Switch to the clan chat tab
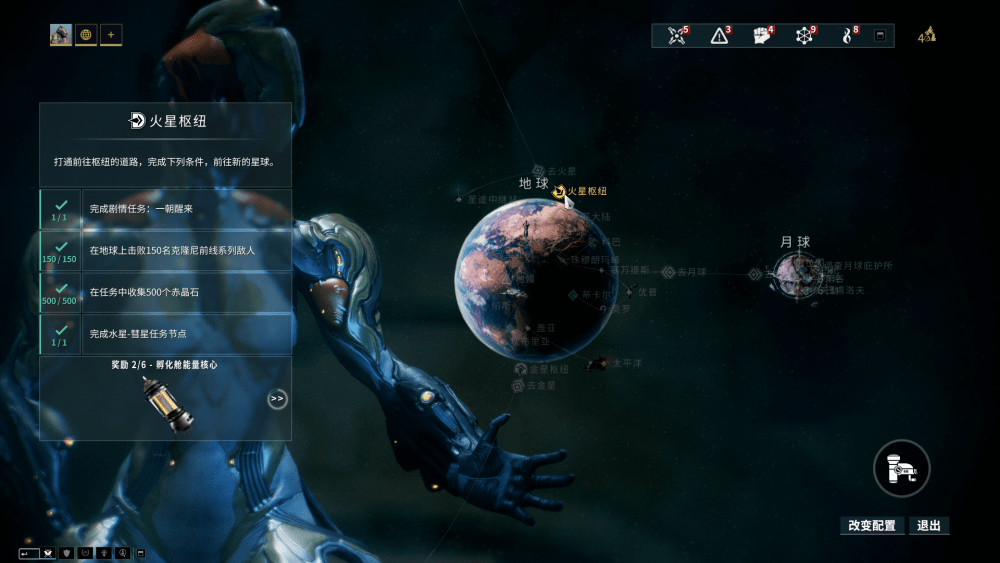Image resolution: width=1000 pixels, height=563 pixels. point(66,553)
